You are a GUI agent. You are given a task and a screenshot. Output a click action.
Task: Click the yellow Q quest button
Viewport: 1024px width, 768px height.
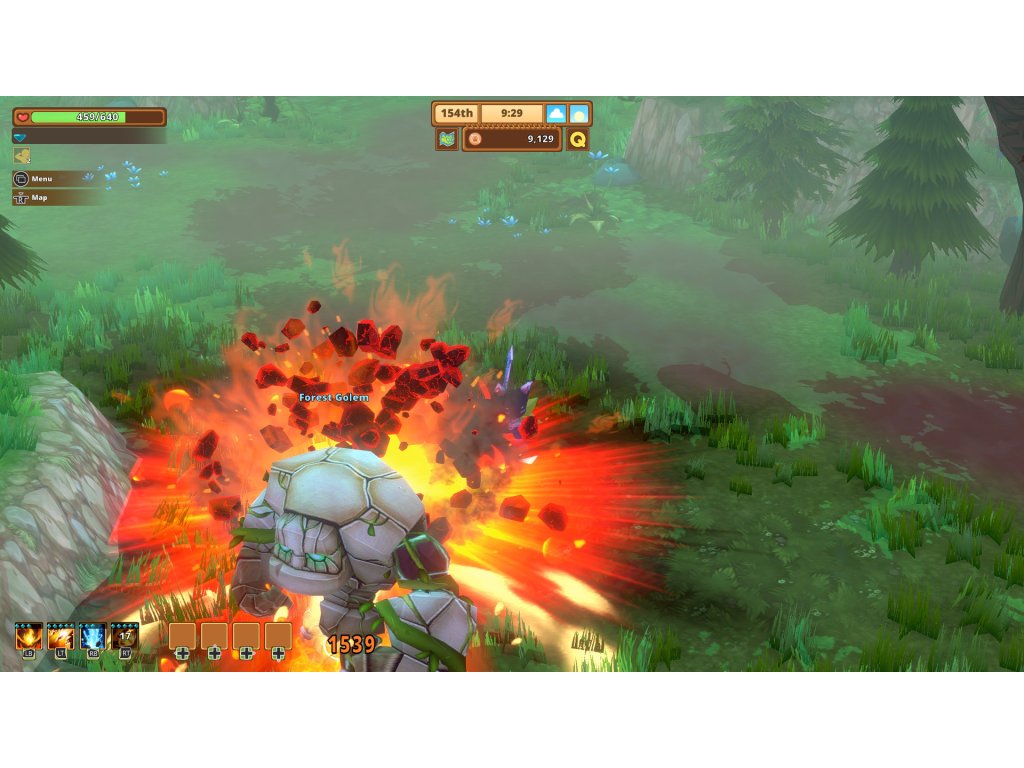tap(578, 139)
